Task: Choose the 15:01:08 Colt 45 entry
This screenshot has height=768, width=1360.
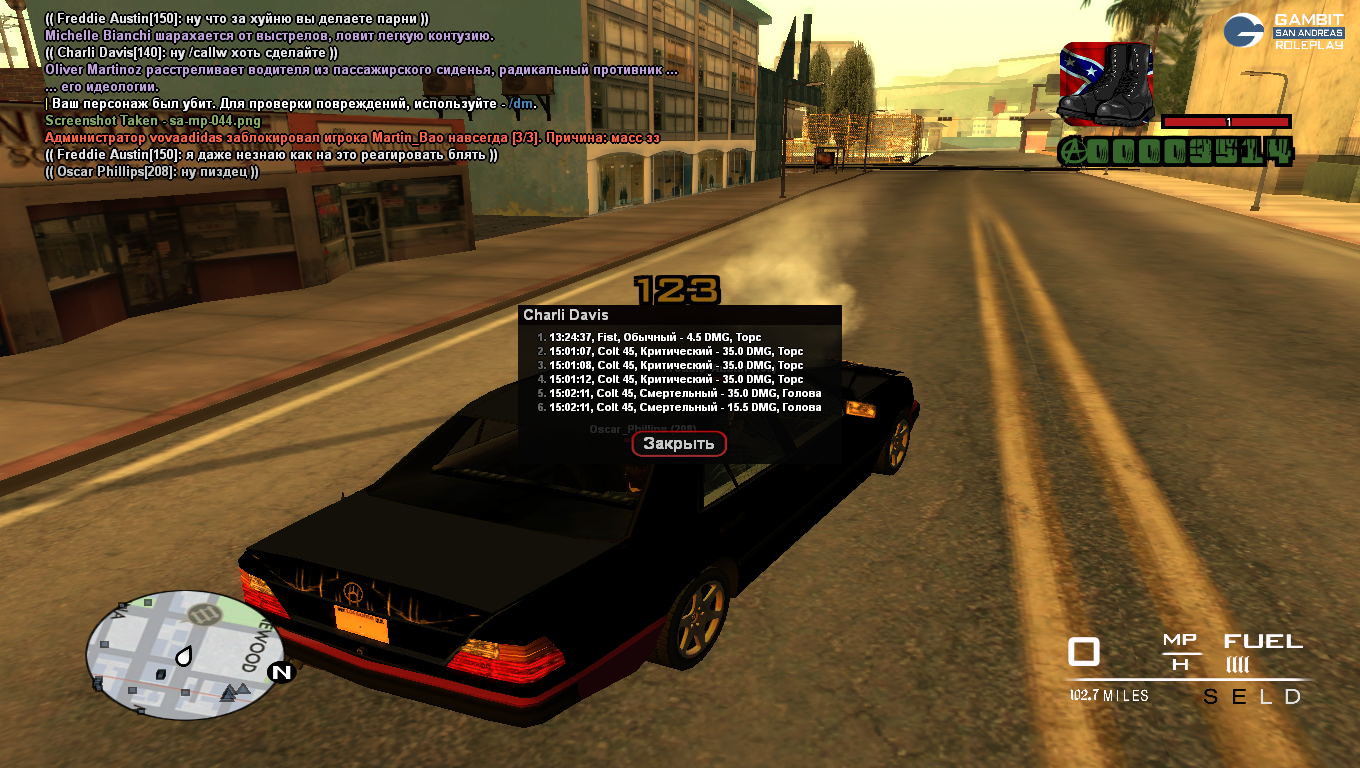Action: click(675, 366)
